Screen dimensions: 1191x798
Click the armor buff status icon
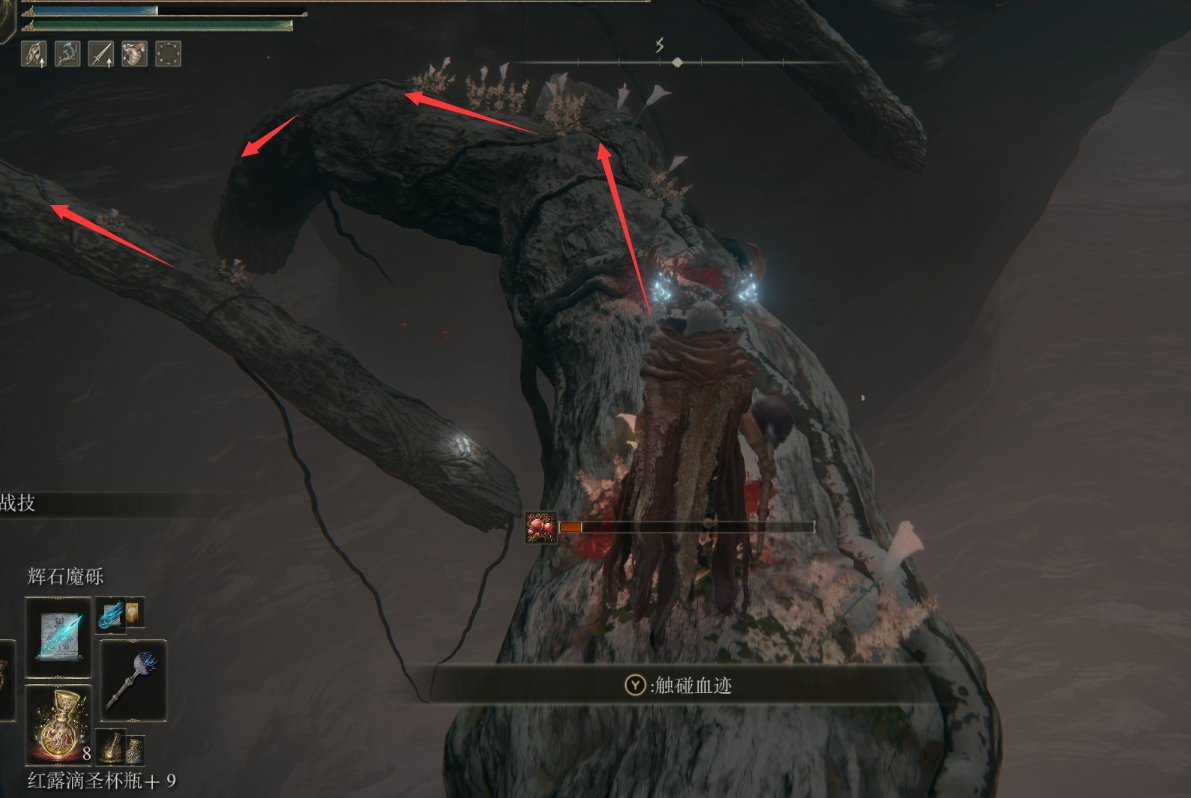(x=33, y=53)
